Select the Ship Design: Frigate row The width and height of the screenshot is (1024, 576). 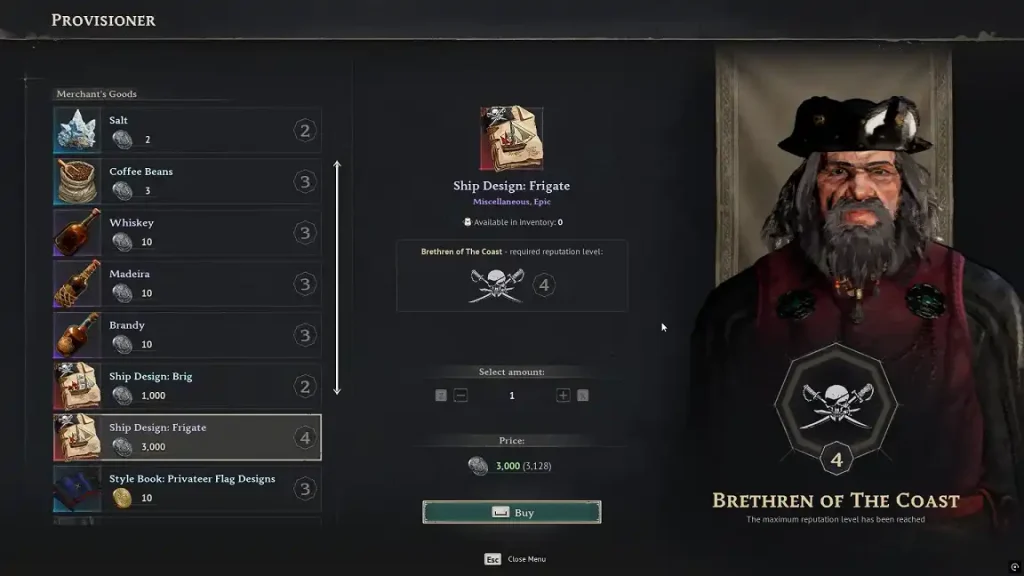coord(187,437)
